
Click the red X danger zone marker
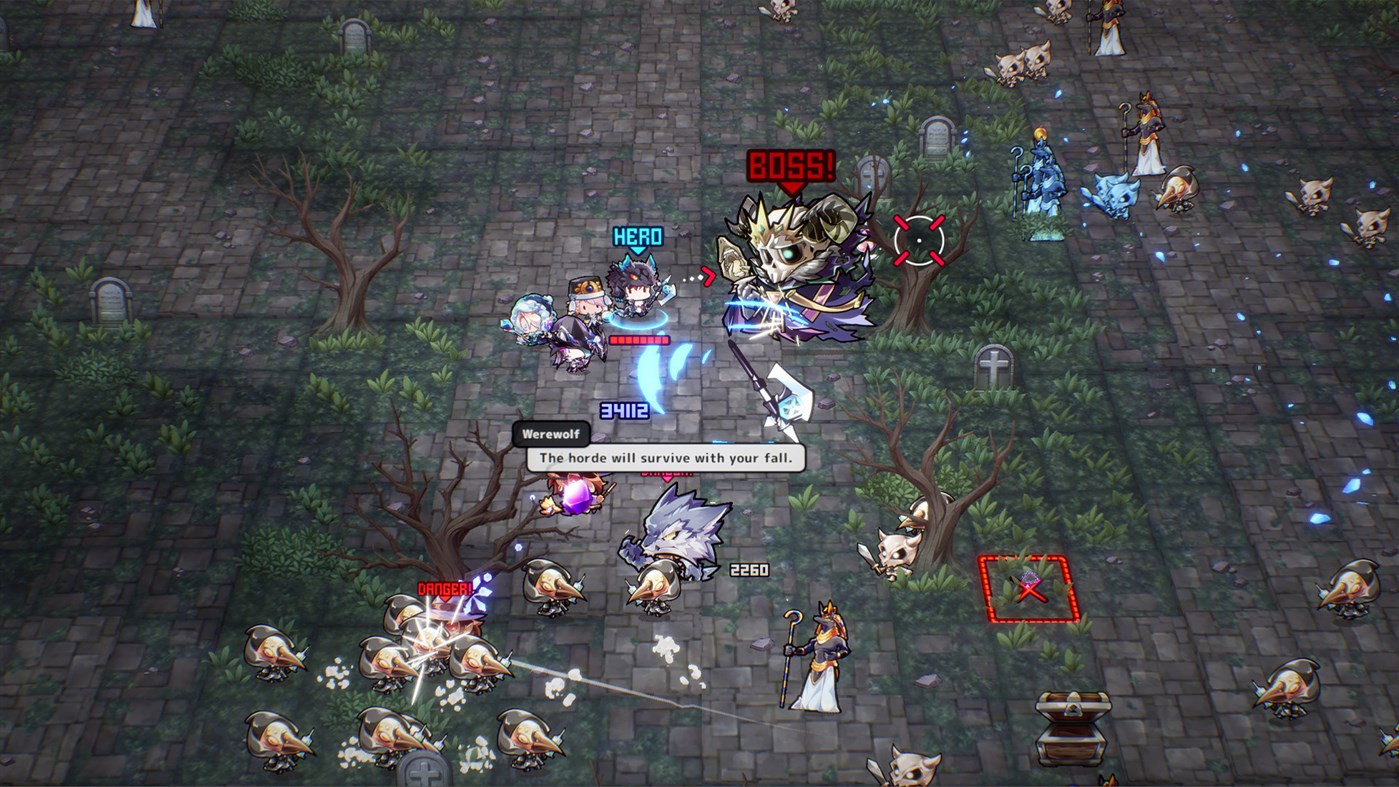point(1030,590)
